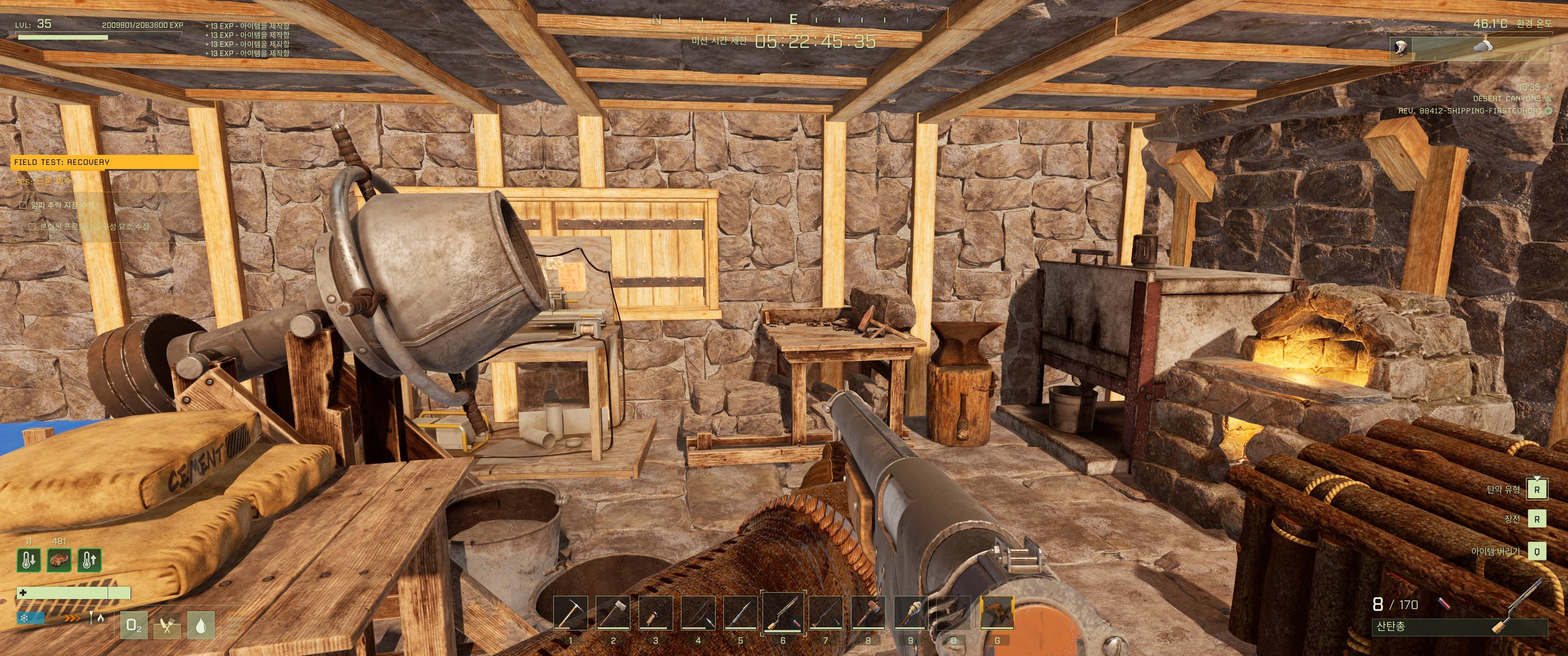Switch to the bow in slot 4
Screen dimensions: 1568x656
pos(698,613)
